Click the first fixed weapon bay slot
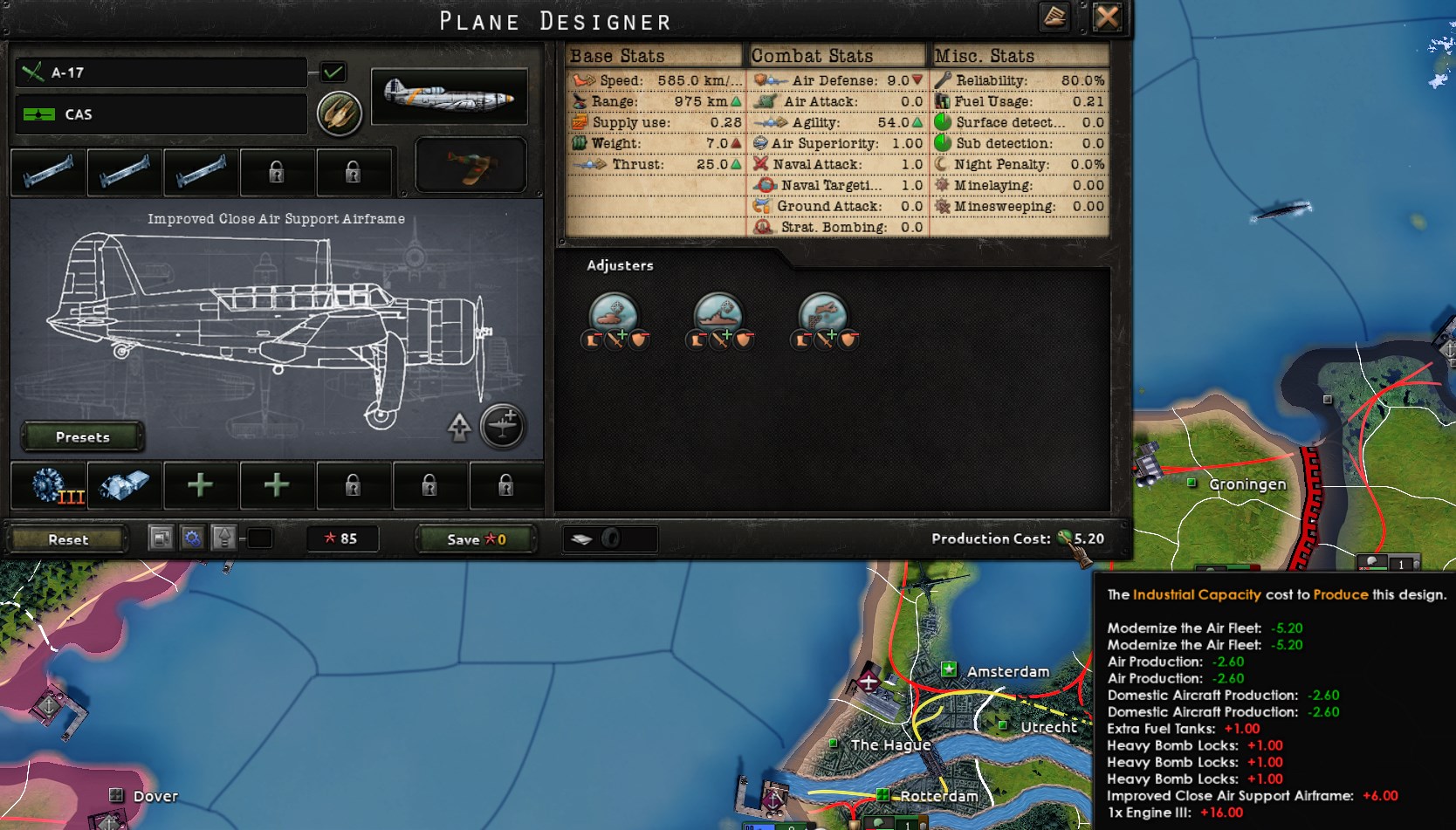 tap(48, 172)
